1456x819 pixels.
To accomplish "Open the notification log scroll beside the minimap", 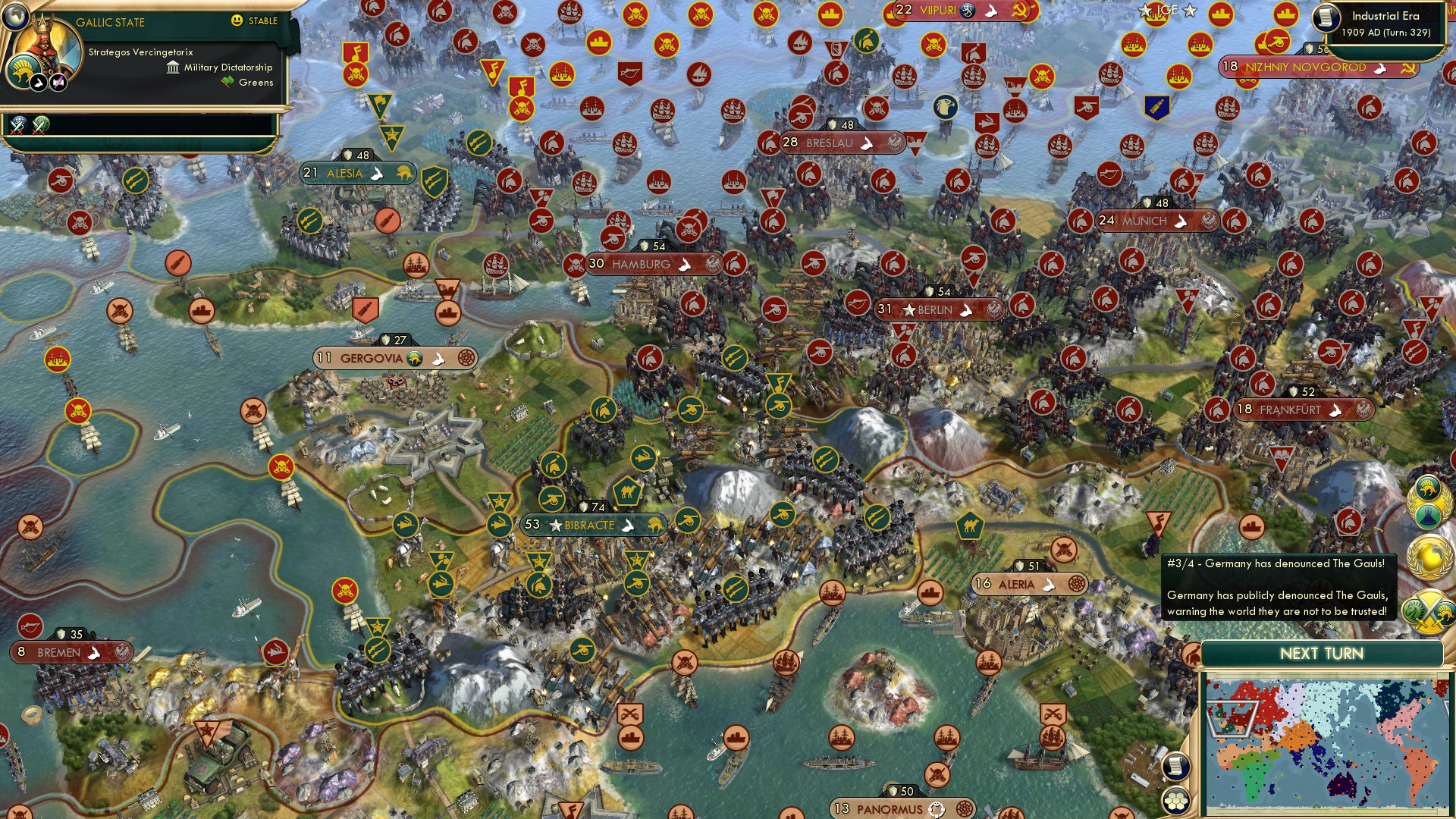I will tap(1175, 767).
